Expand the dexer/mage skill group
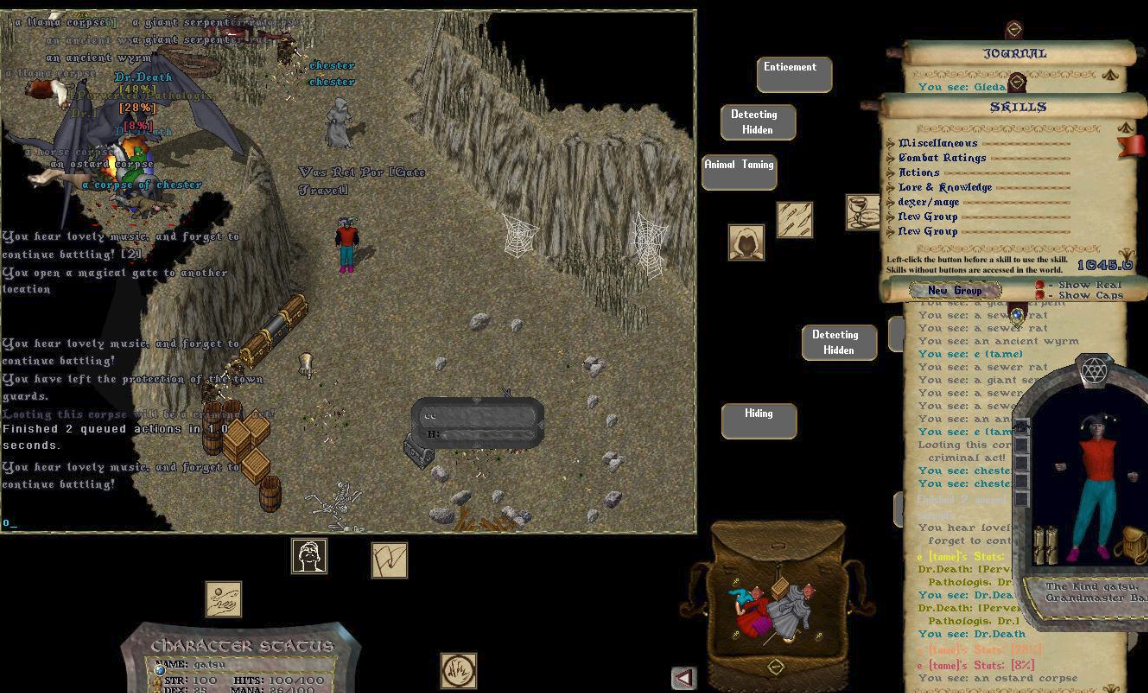1148x693 pixels. (891, 202)
